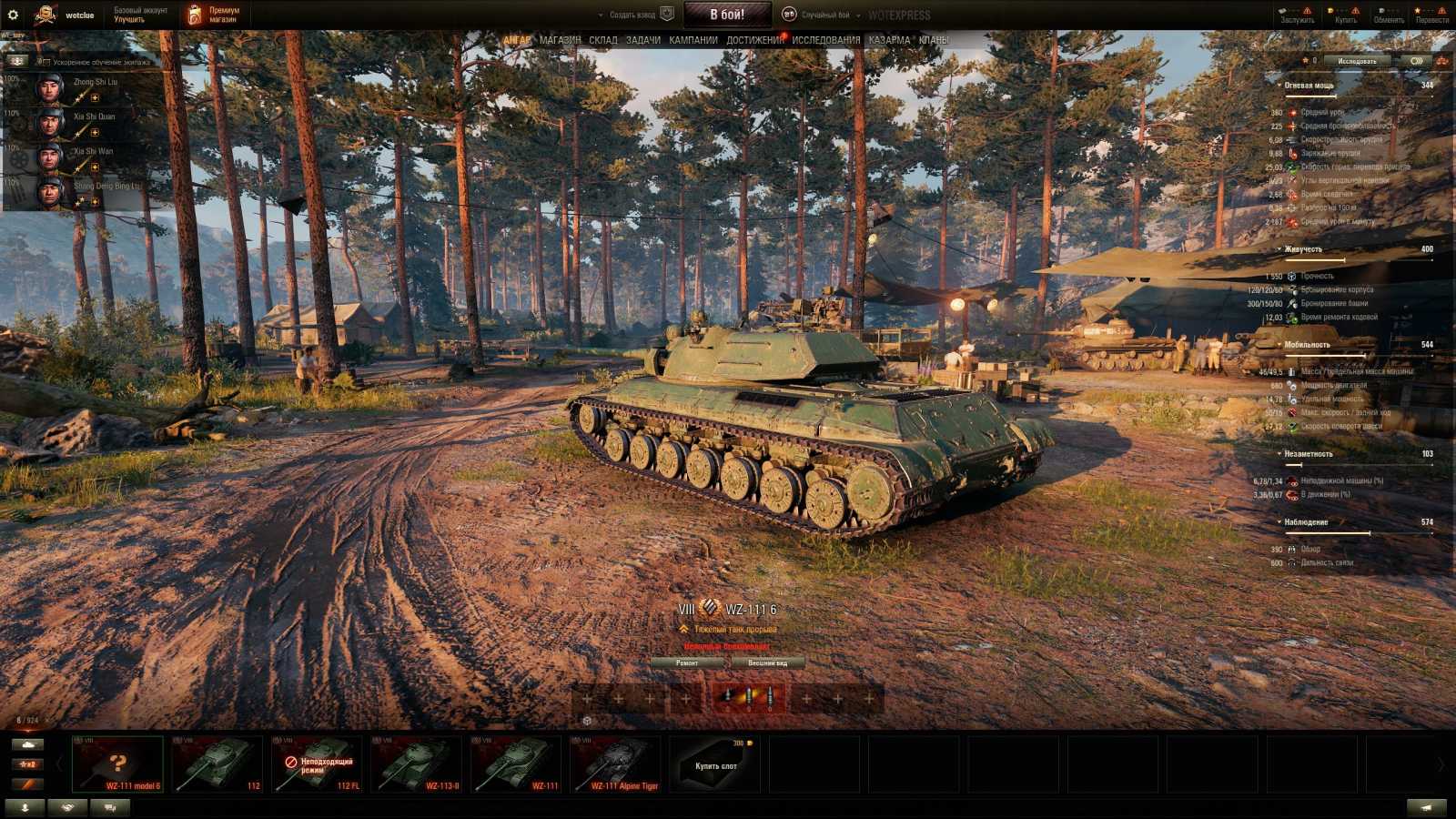
Task: Switch to the СКЛАД tab
Action: click(602, 40)
